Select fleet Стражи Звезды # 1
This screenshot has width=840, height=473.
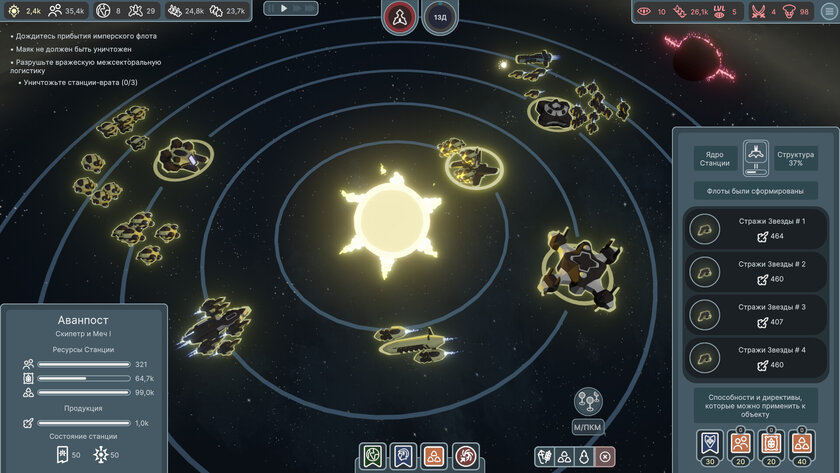tap(750, 229)
